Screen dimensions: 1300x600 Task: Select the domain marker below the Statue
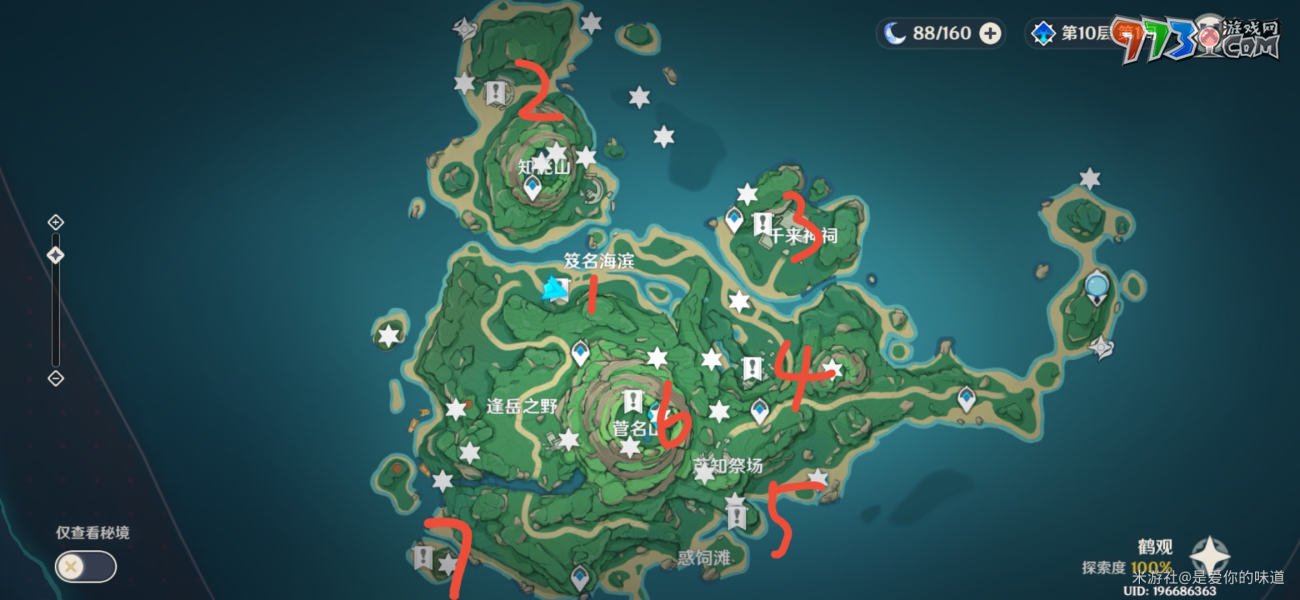(x=1102, y=347)
